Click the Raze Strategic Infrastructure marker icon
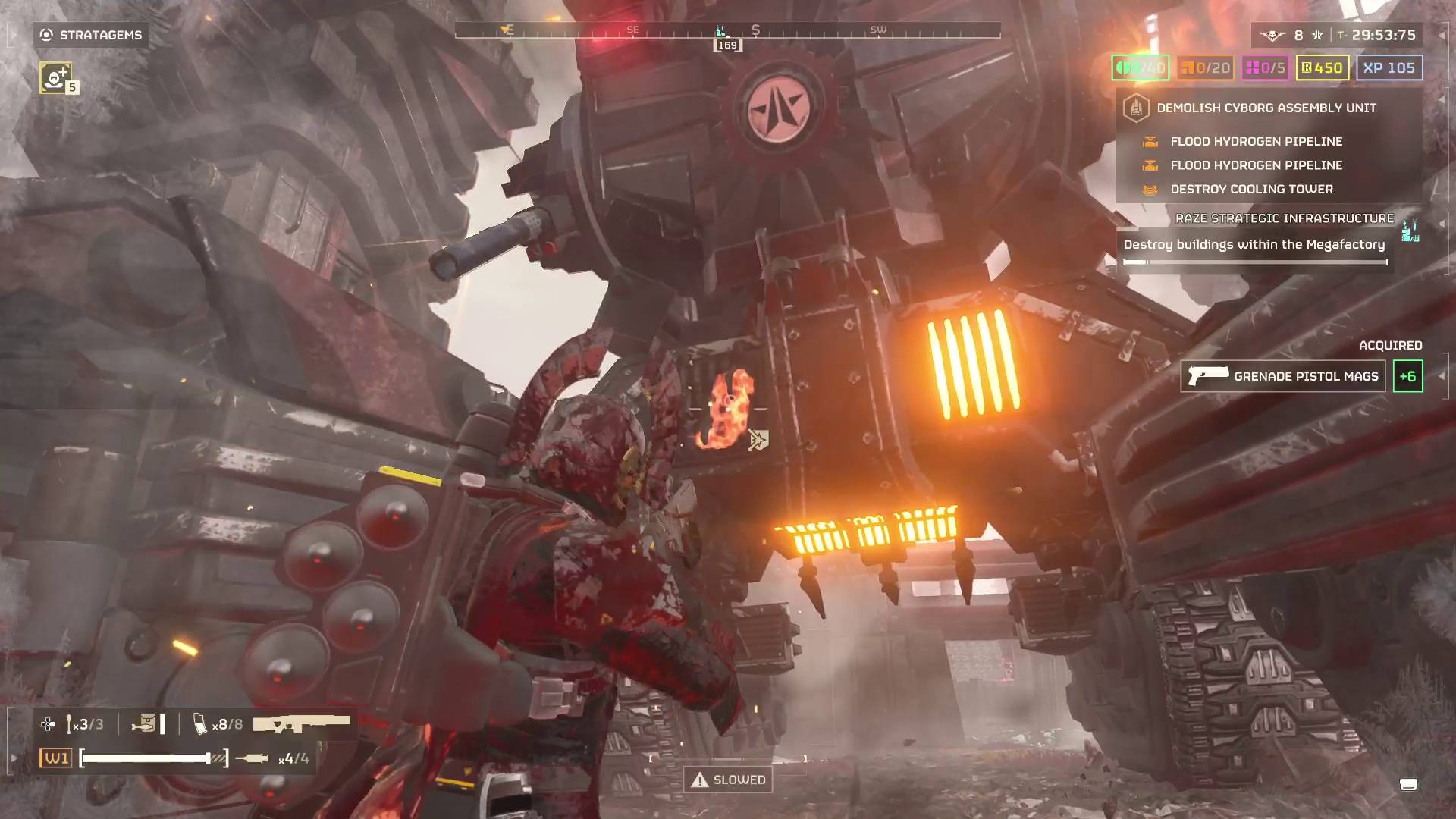1456x819 pixels. coord(1412,231)
